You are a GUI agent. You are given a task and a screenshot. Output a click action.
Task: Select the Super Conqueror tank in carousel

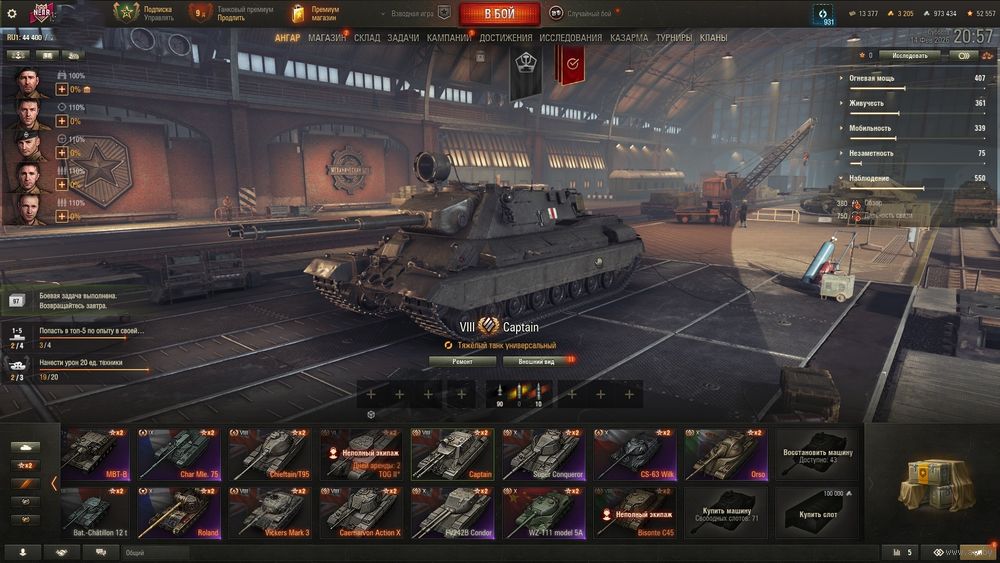[x=543, y=455]
